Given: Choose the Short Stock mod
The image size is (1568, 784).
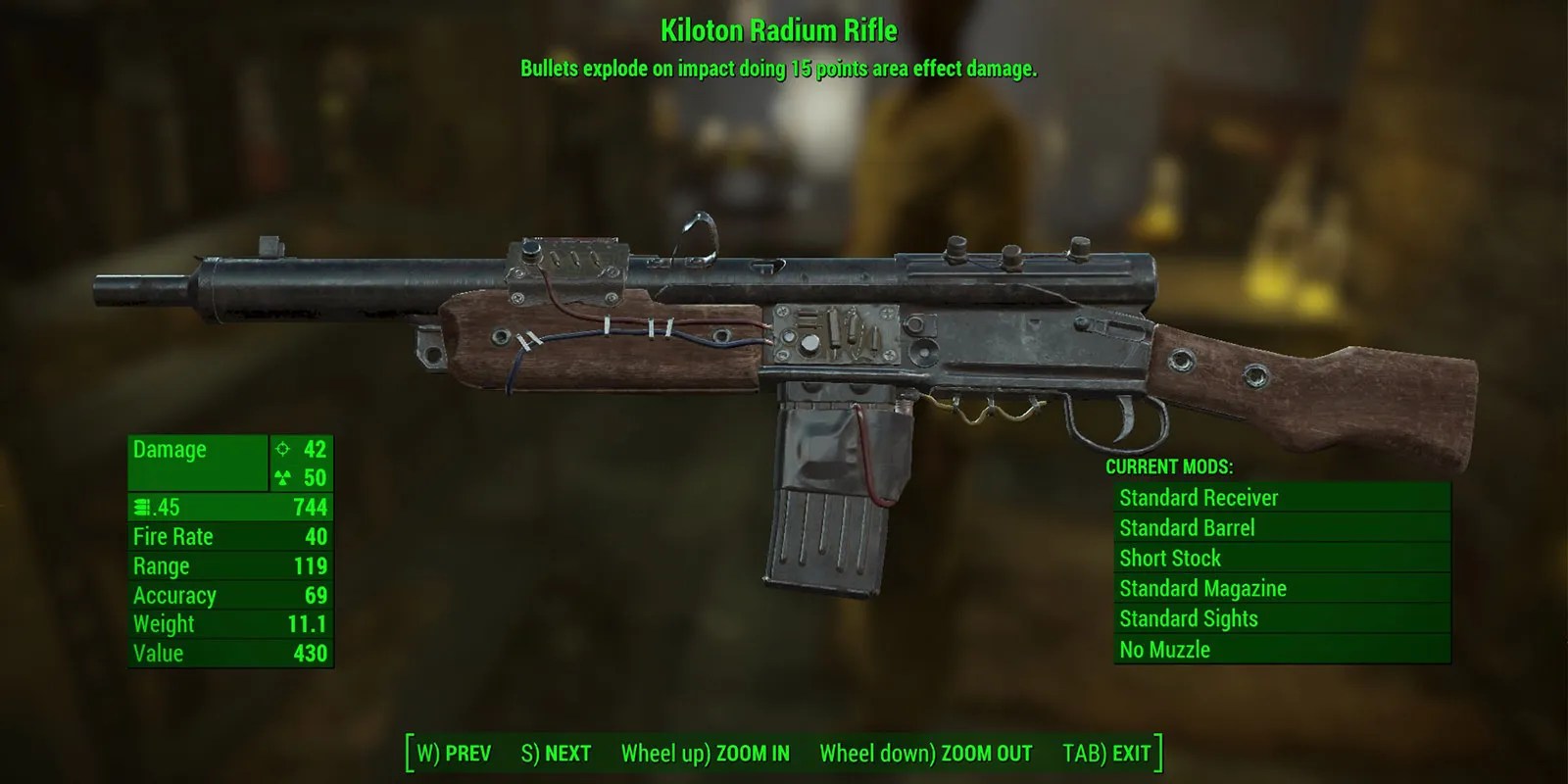Looking at the screenshot, I should coord(1169,558).
